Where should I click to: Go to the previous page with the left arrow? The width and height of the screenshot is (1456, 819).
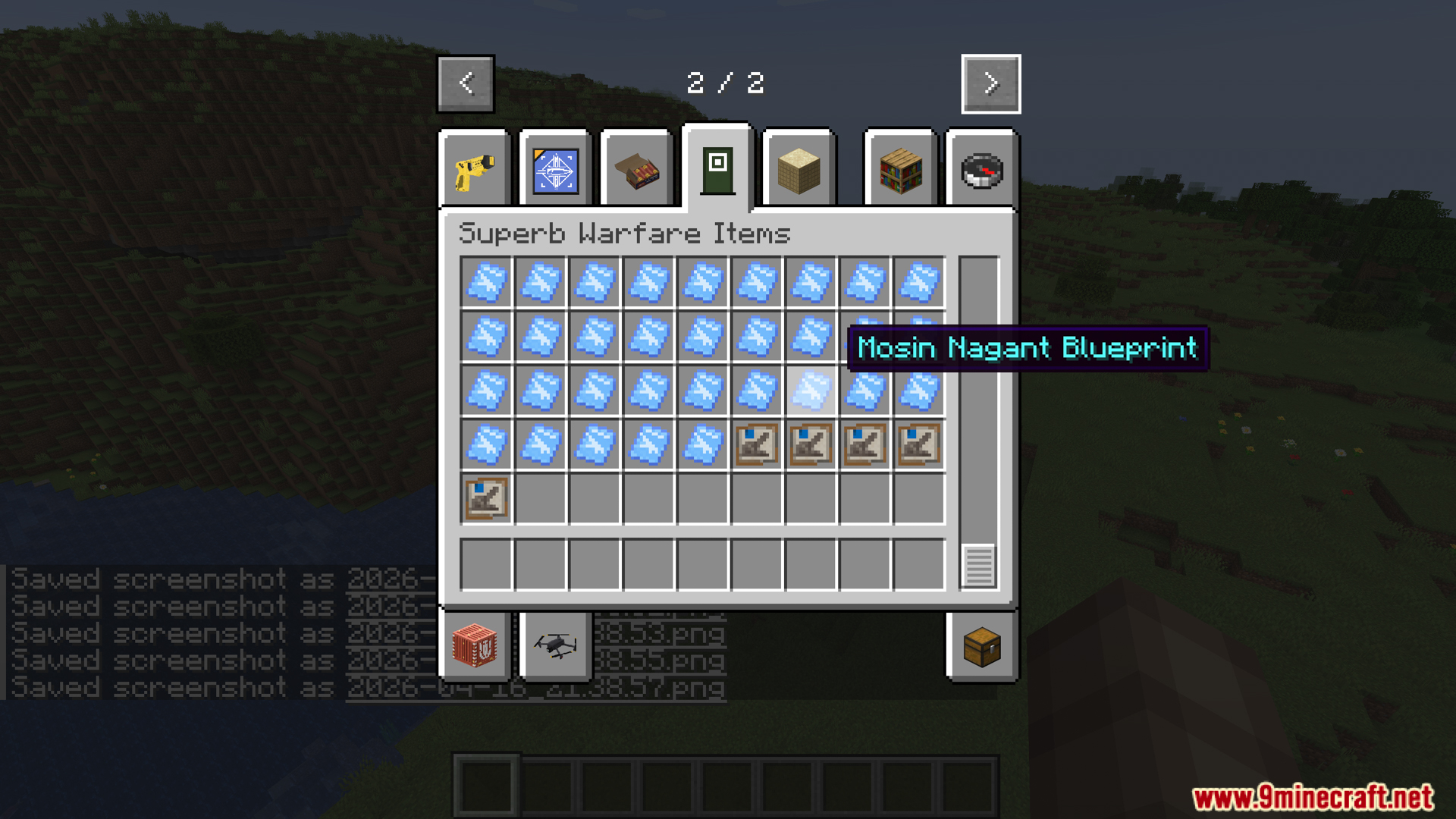tap(465, 83)
